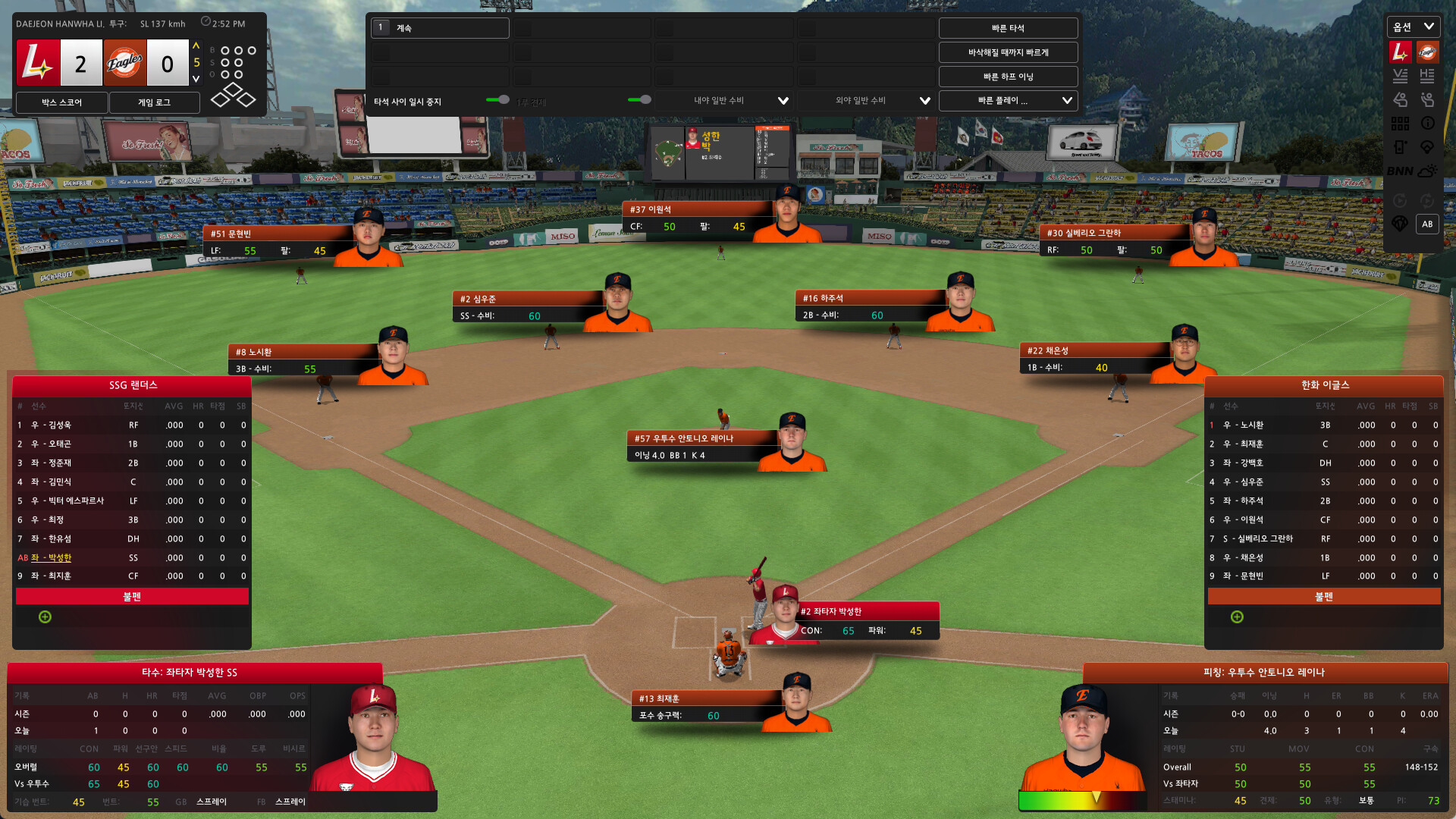Click the LG Twins team logo icon
The width and height of the screenshot is (1456, 819).
click(1400, 52)
